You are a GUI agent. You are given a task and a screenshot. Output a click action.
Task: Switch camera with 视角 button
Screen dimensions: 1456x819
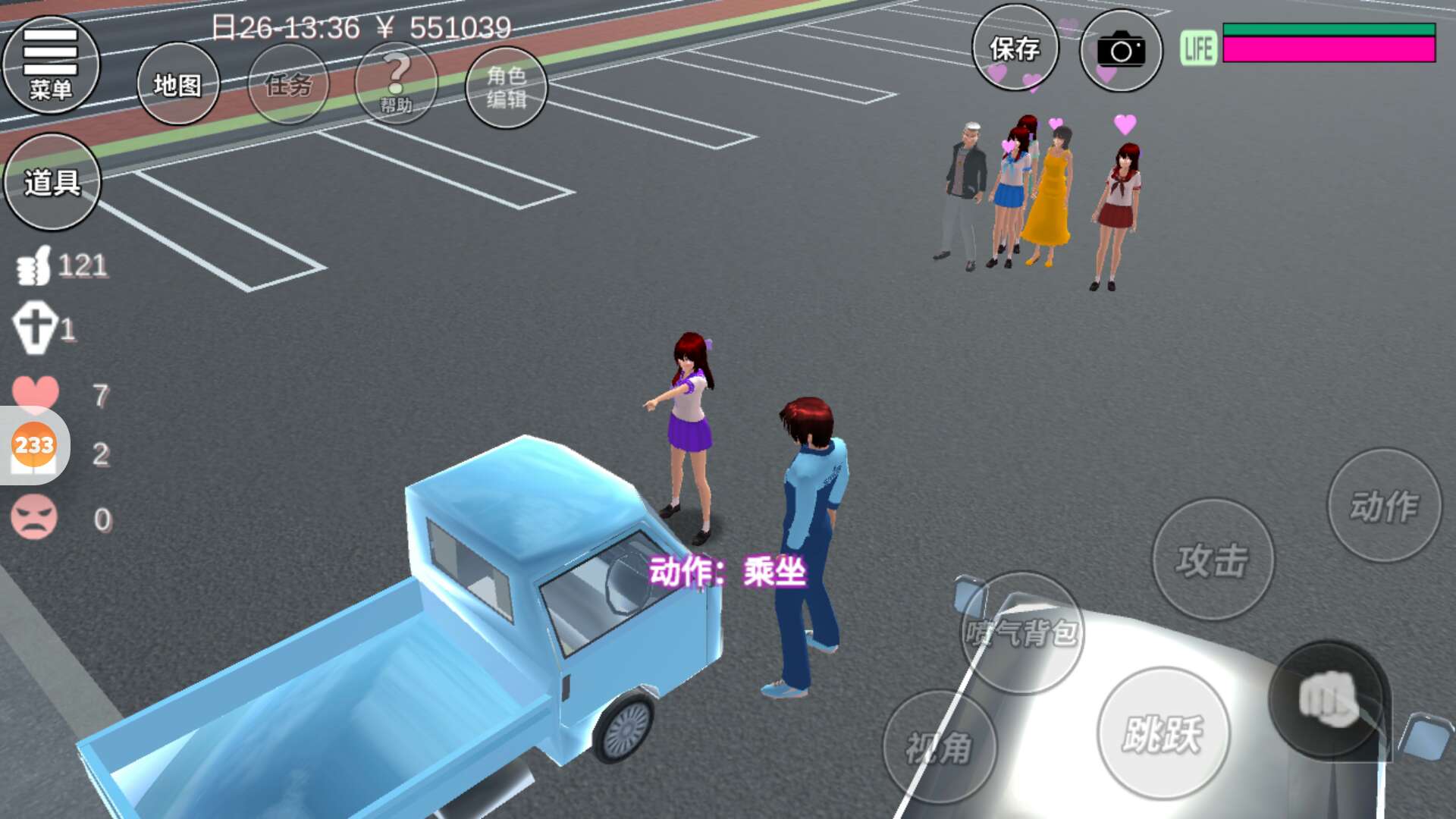pyautogui.click(x=939, y=748)
